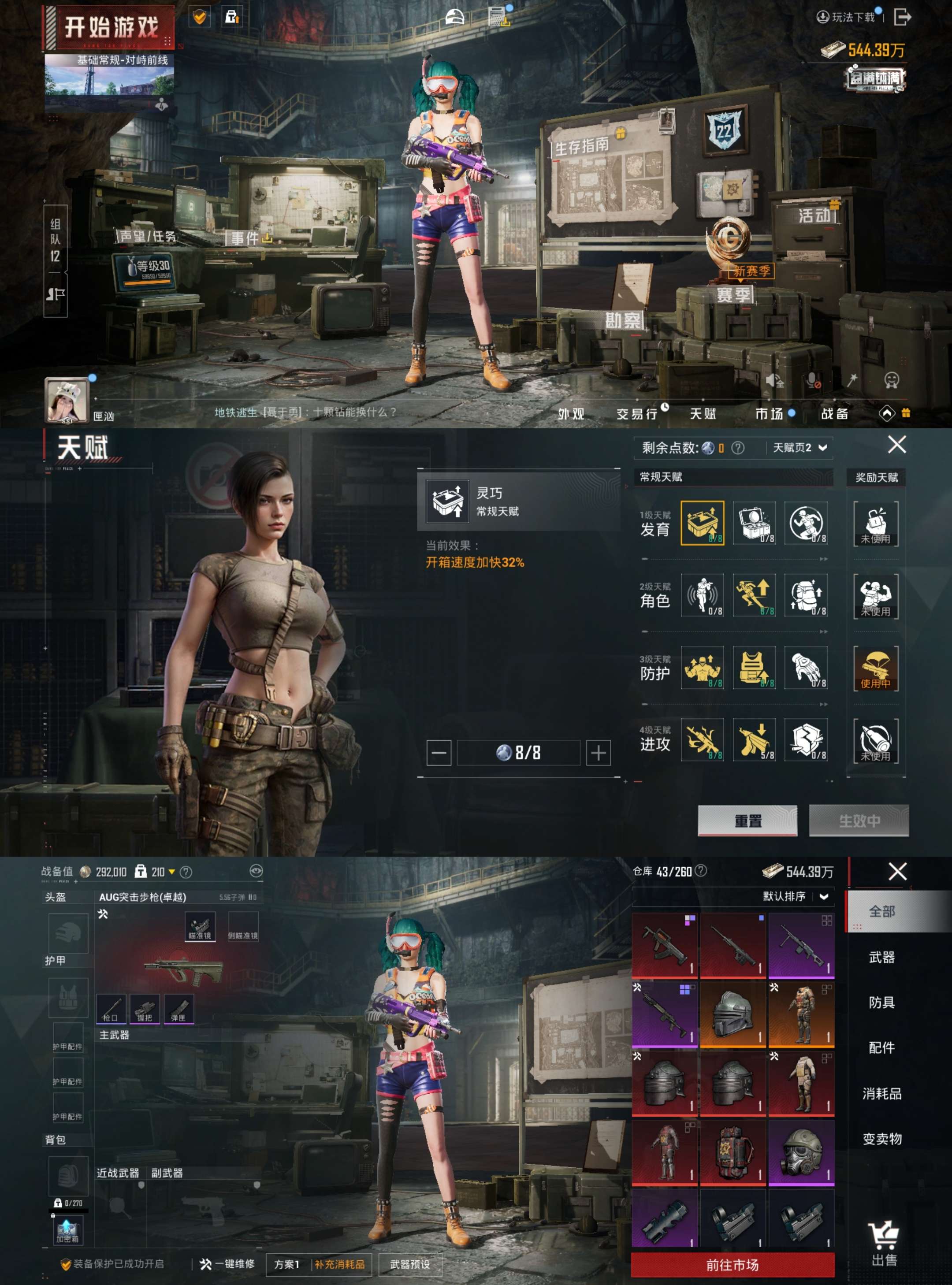Screen dimensions: 952x1285
Task: Click the 一键维修 repair-all button
Action: pyautogui.click(x=227, y=1264)
